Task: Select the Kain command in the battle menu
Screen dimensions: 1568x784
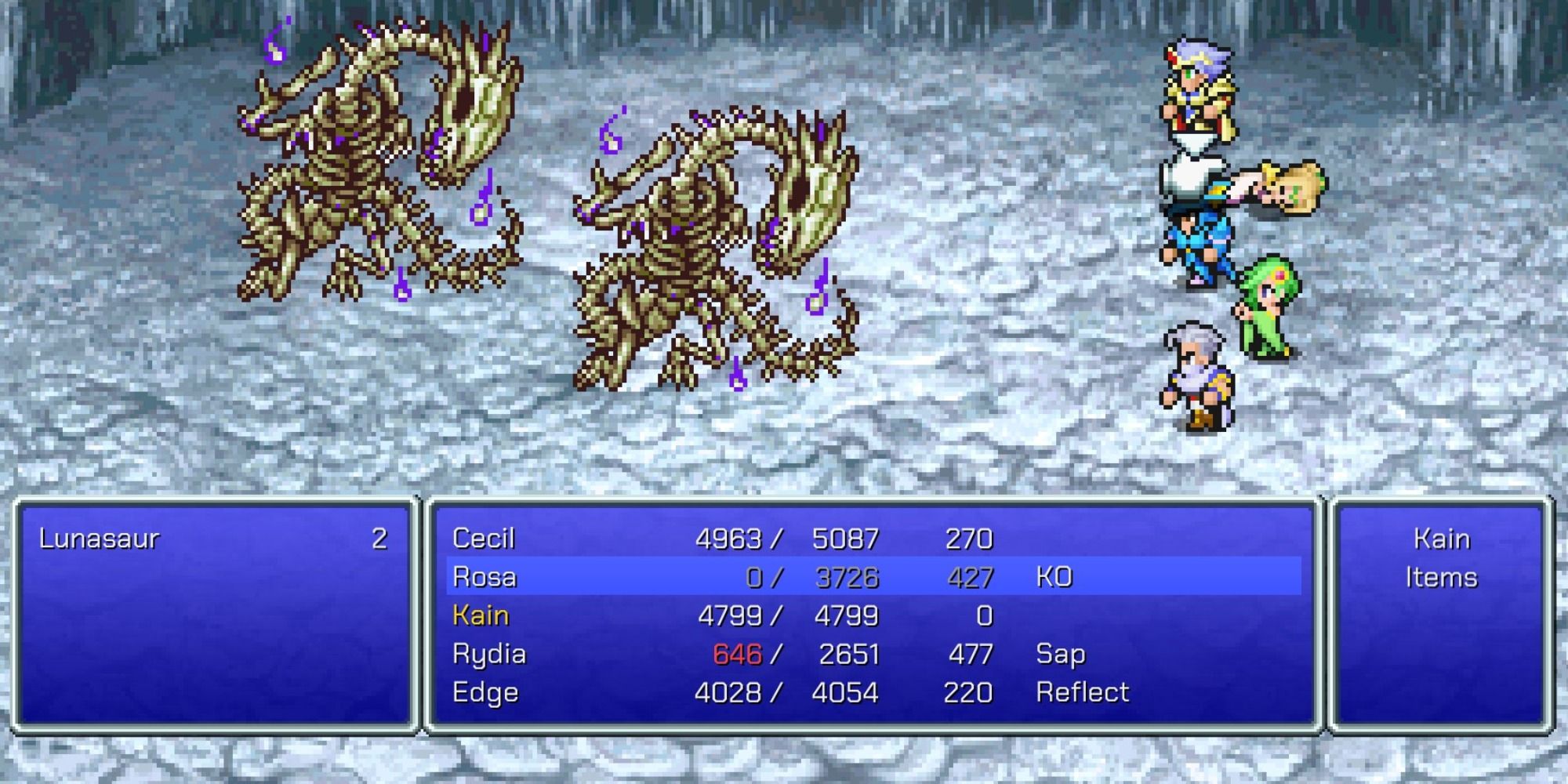Action: pyautogui.click(x=1441, y=539)
